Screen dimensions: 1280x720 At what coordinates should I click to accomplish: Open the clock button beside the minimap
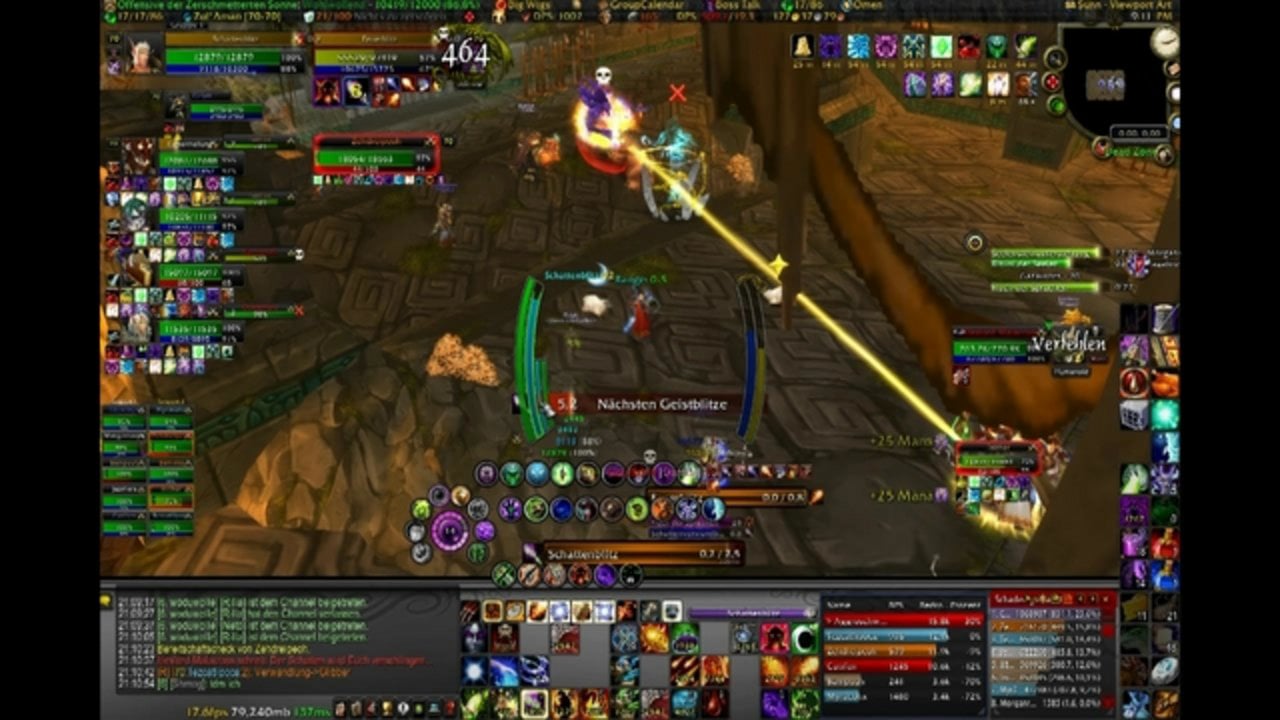(1164, 41)
